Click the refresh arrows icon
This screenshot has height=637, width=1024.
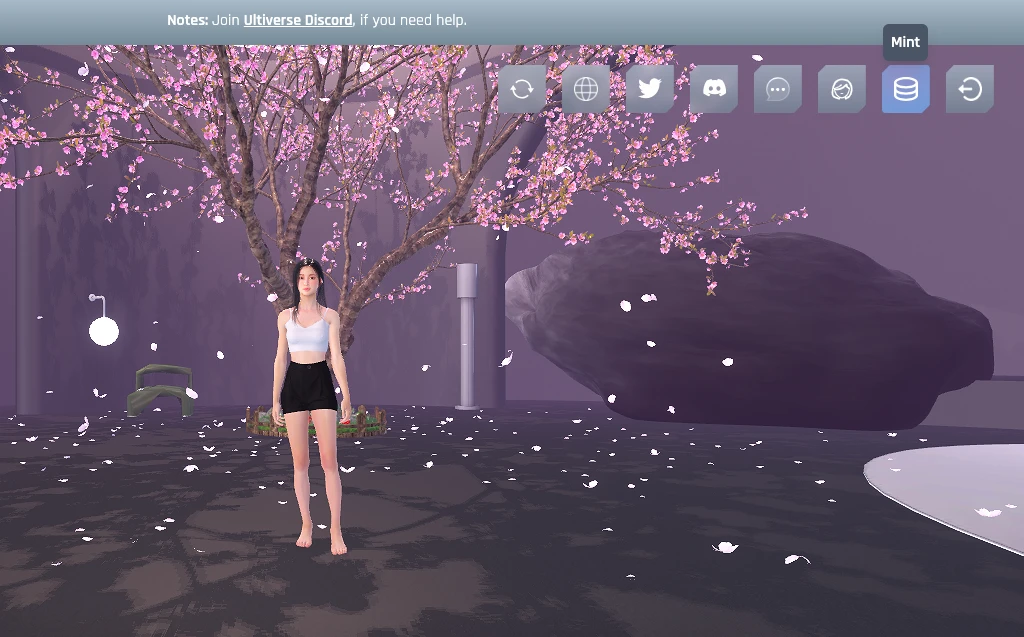pos(522,90)
